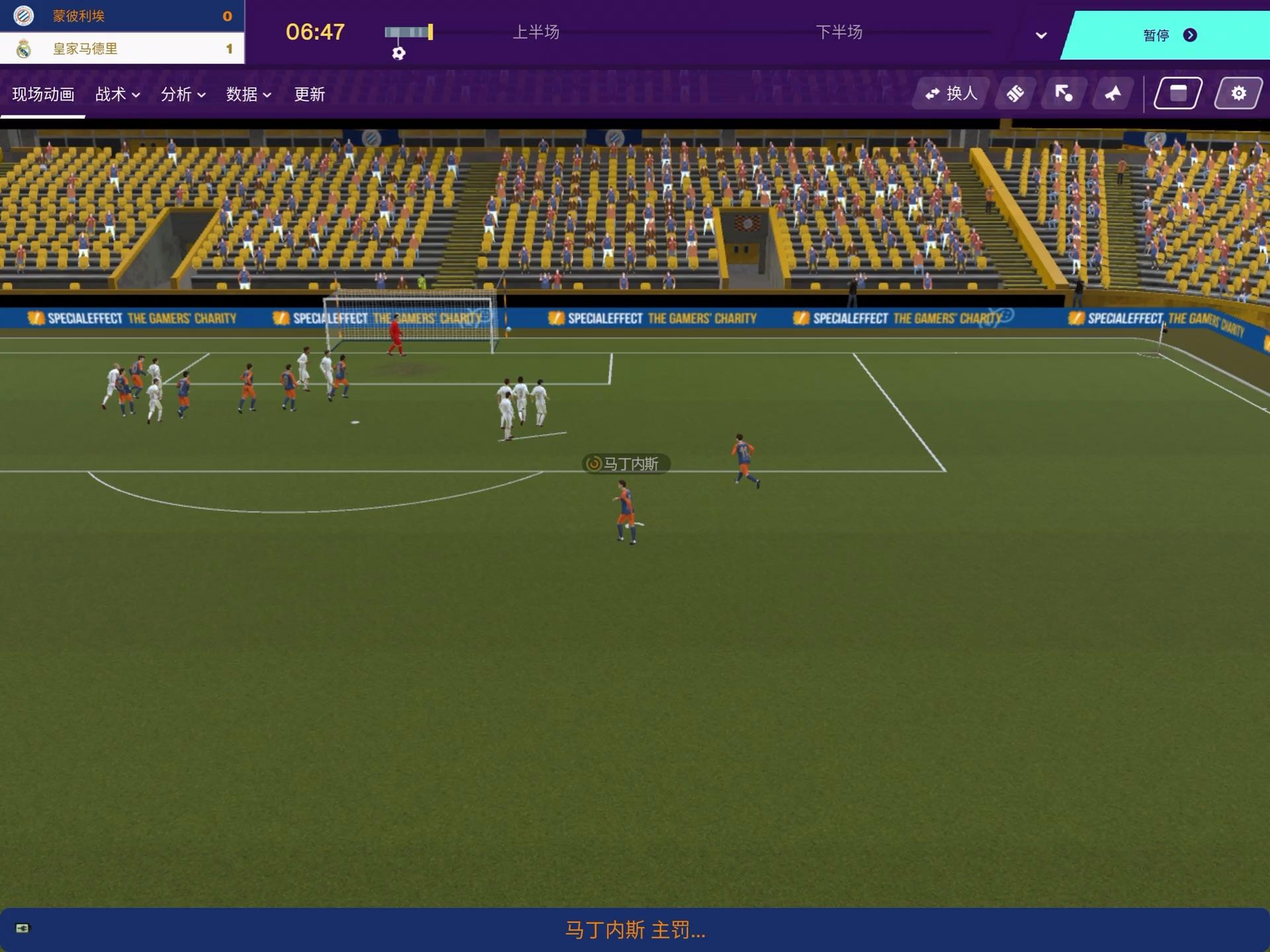Open match settings via the gear icon
The width and height of the screenshot is (1270, 952).
1238,94
